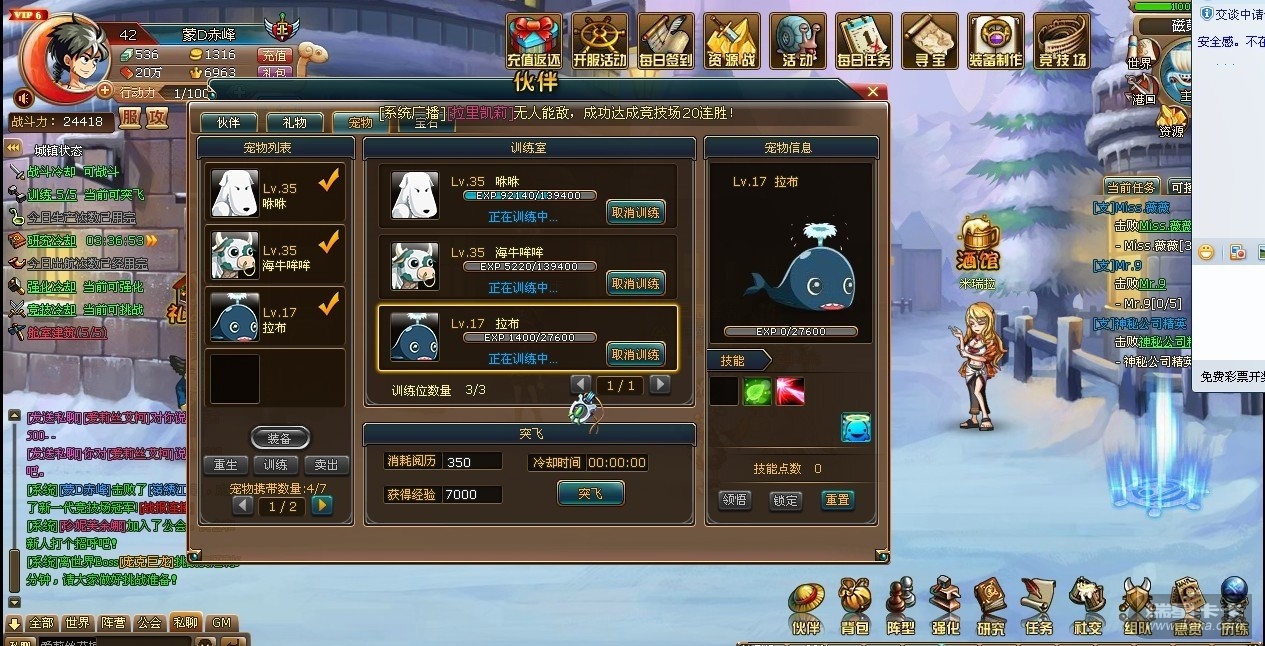Switch chat to 世界 channel

(x=77, y=622)
